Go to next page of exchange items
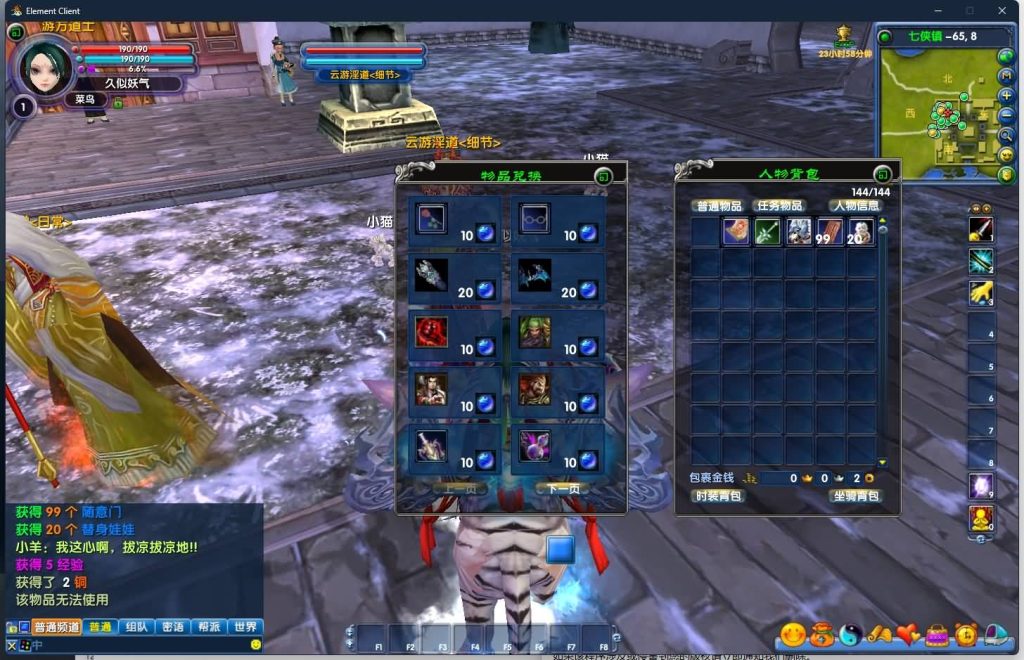This screenshot has width=1024, height=660. (x=563, y=489)
